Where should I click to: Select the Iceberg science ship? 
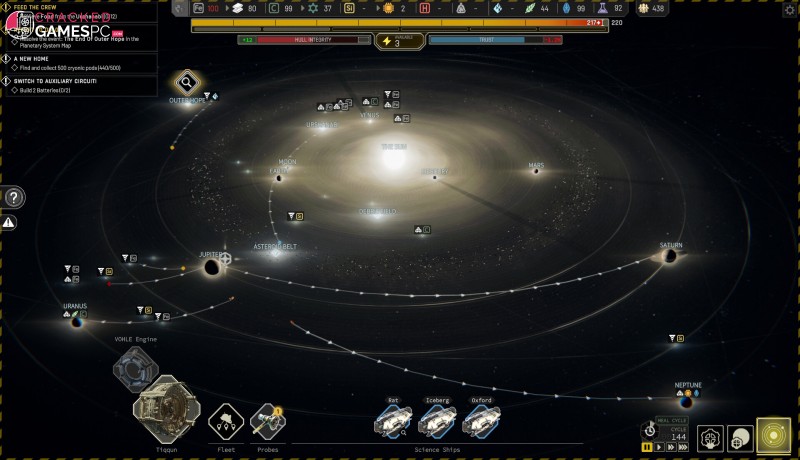tap(437, 422)
